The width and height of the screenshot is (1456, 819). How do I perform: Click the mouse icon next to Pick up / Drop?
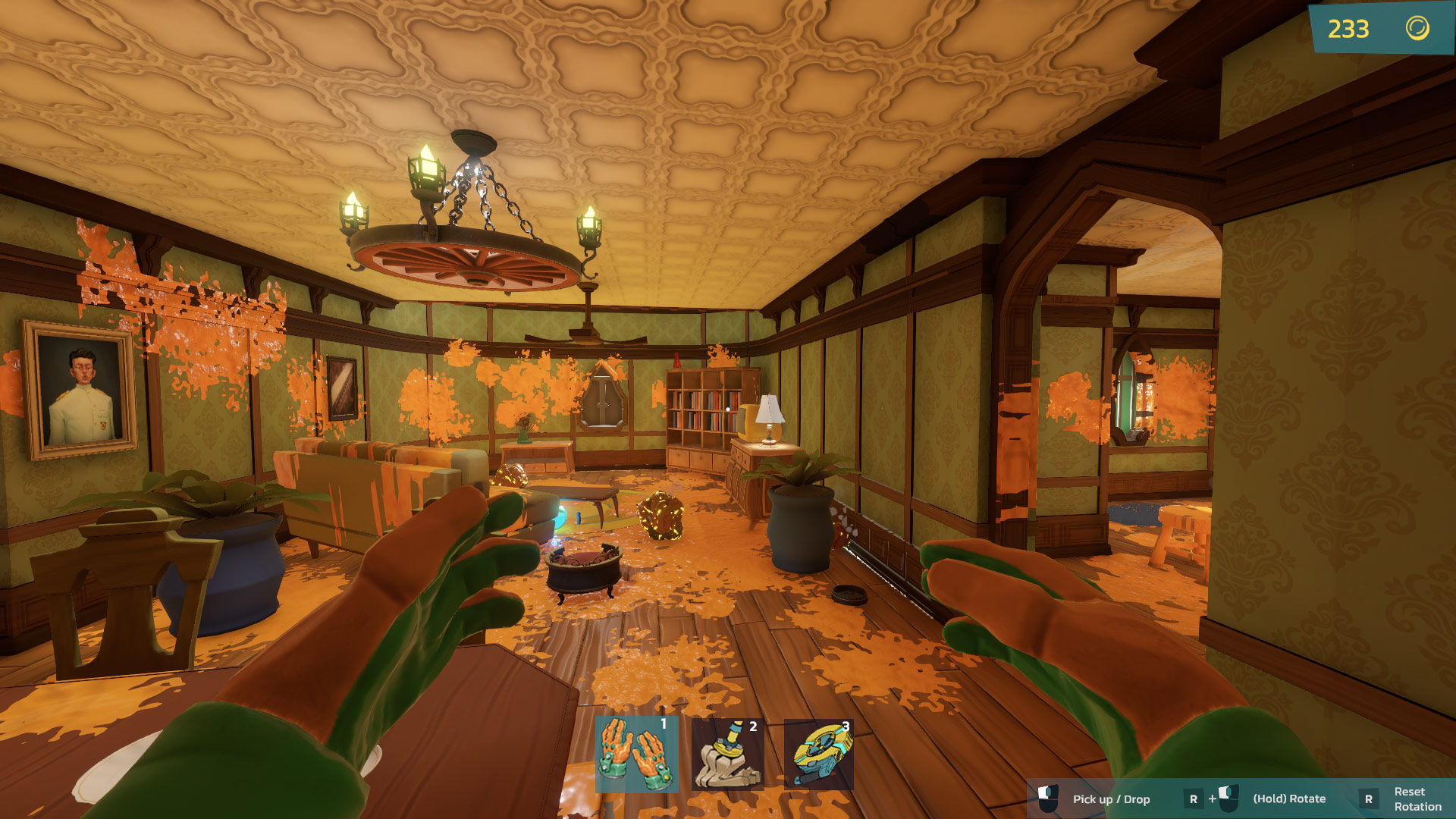click(x=1049, y=798)
